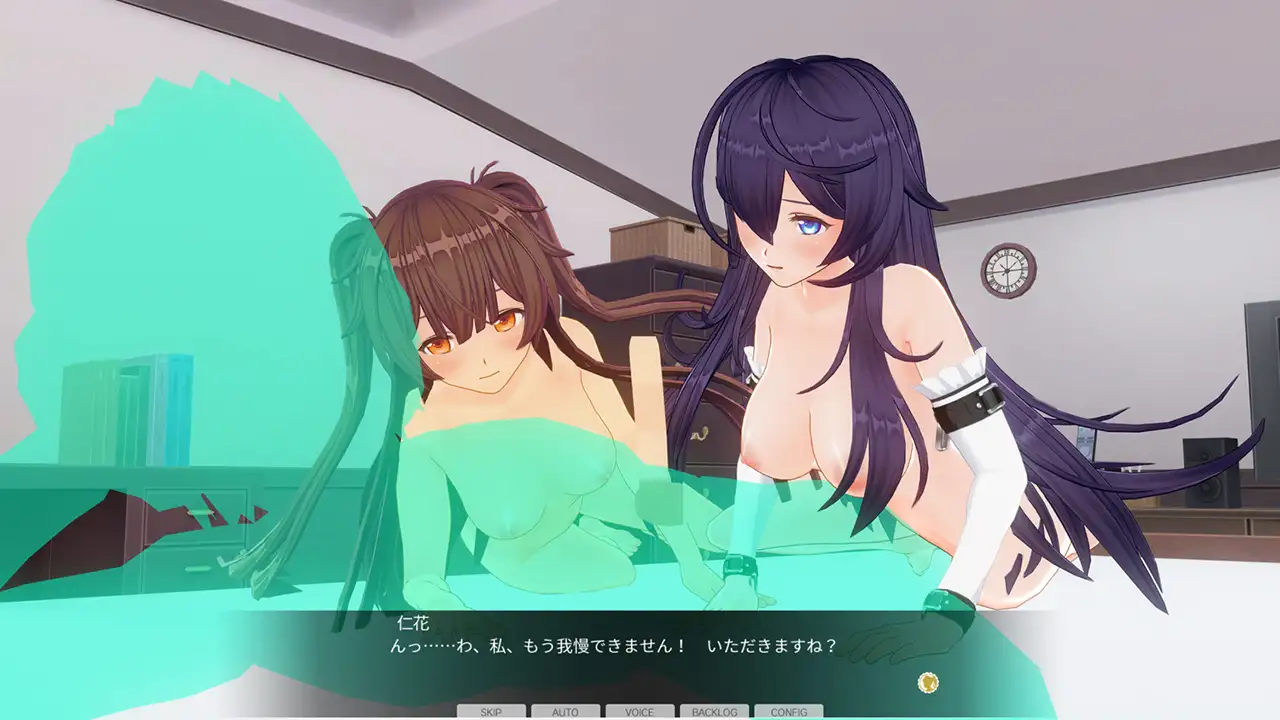The height and width of the screenshot is (720, 1280).
Task: Click the wall clock in the background
Action: pos(1005,270)
